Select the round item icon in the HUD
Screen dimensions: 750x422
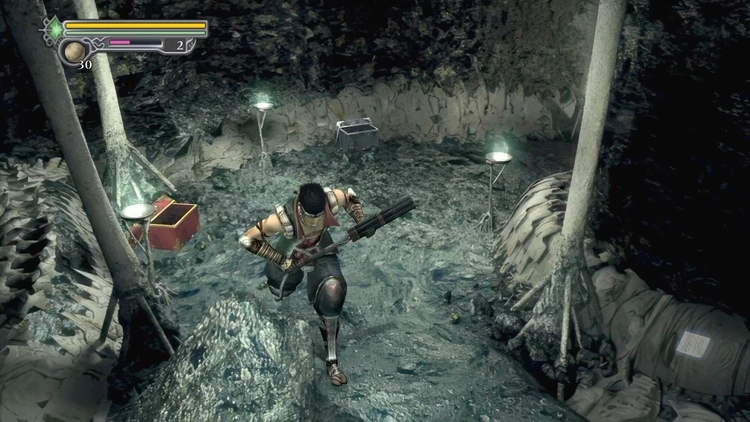pos(75,52)
